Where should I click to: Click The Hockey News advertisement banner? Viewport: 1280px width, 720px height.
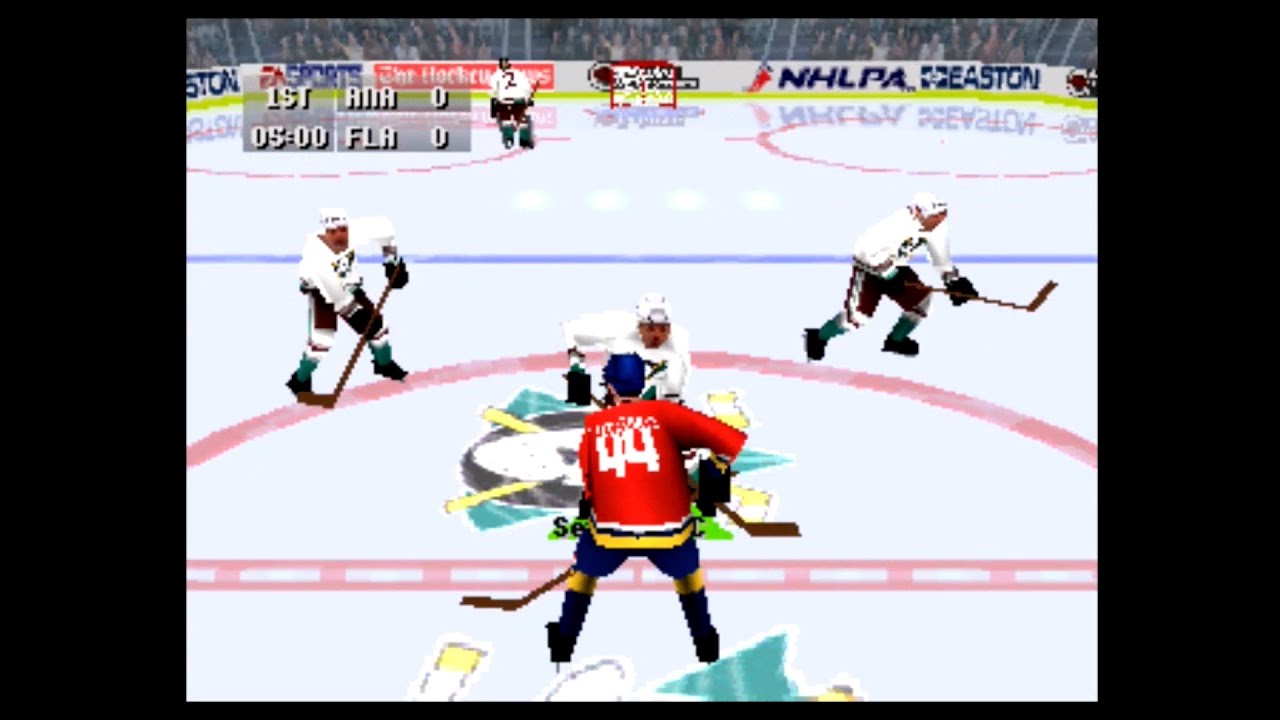[460, 76]
